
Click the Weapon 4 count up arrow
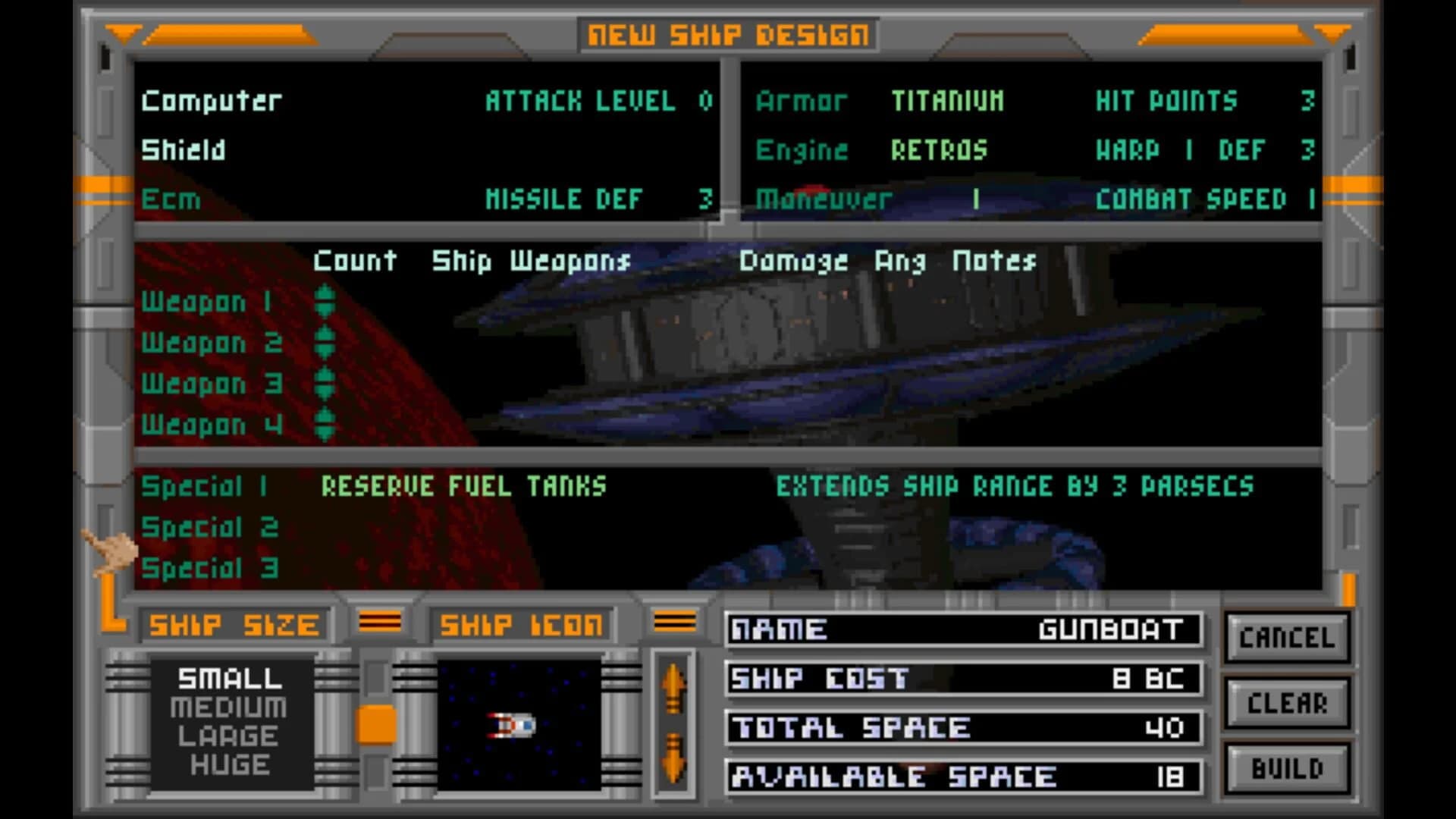coord(326,416)
